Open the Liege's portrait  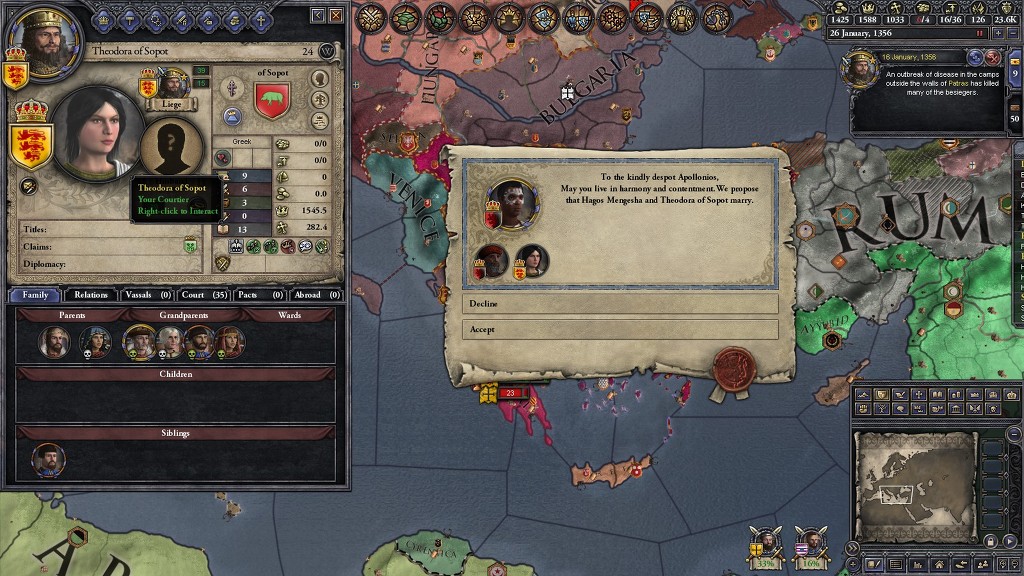pos(173,84)
